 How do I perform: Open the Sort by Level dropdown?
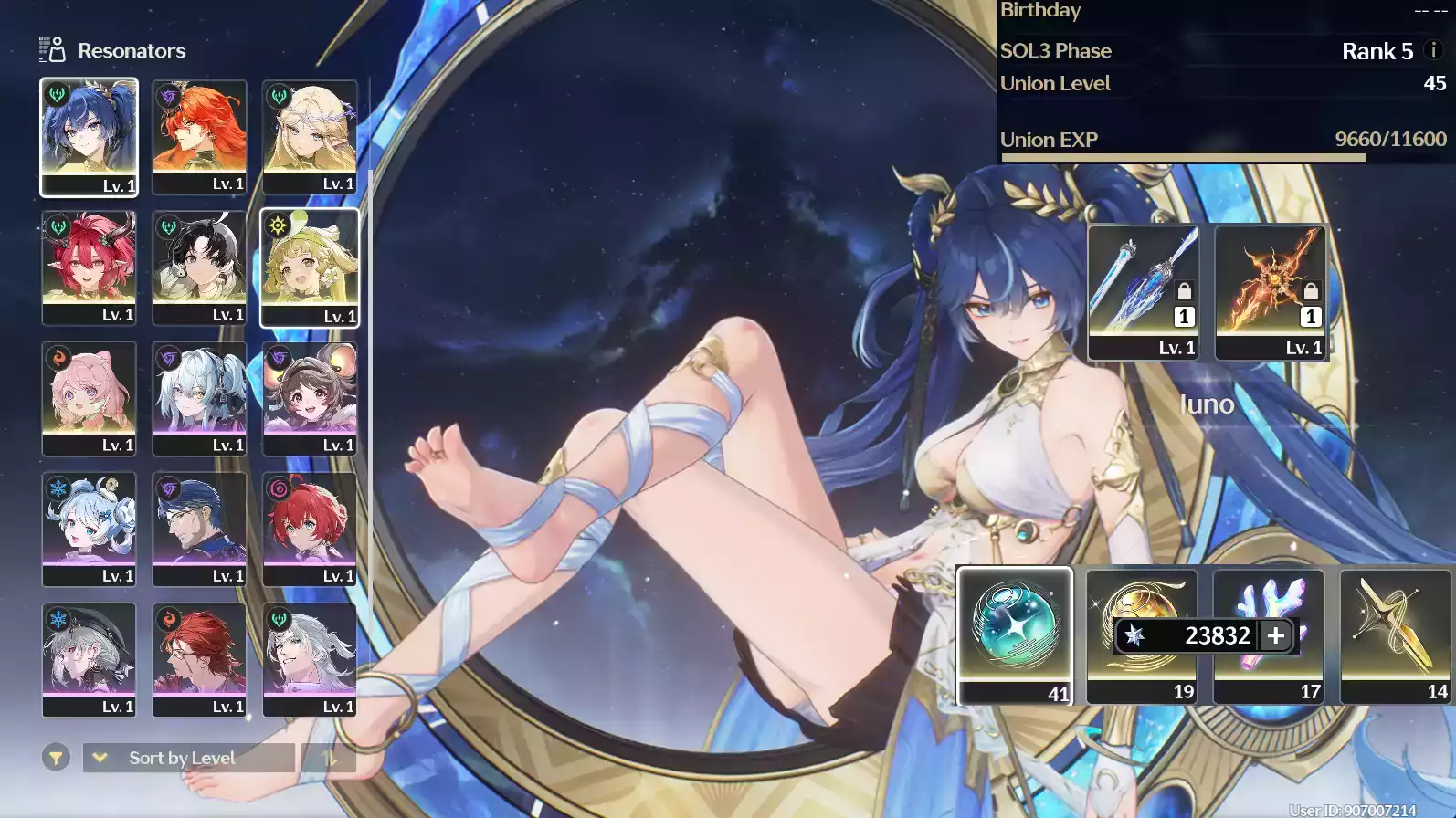pyautogui.click(x=188, y=758)
